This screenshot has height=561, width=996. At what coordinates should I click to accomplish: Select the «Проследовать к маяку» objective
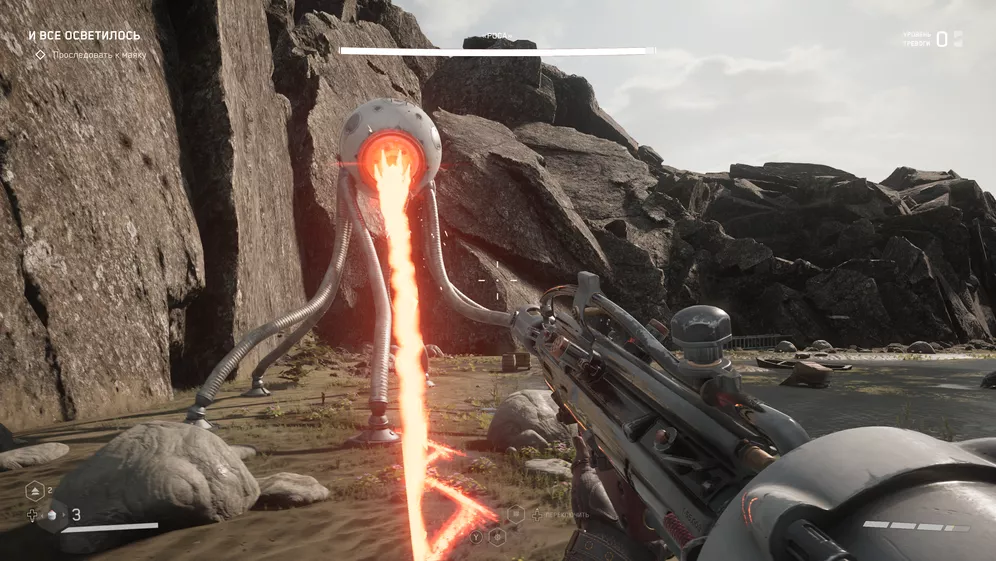click(x=97, y=55)
